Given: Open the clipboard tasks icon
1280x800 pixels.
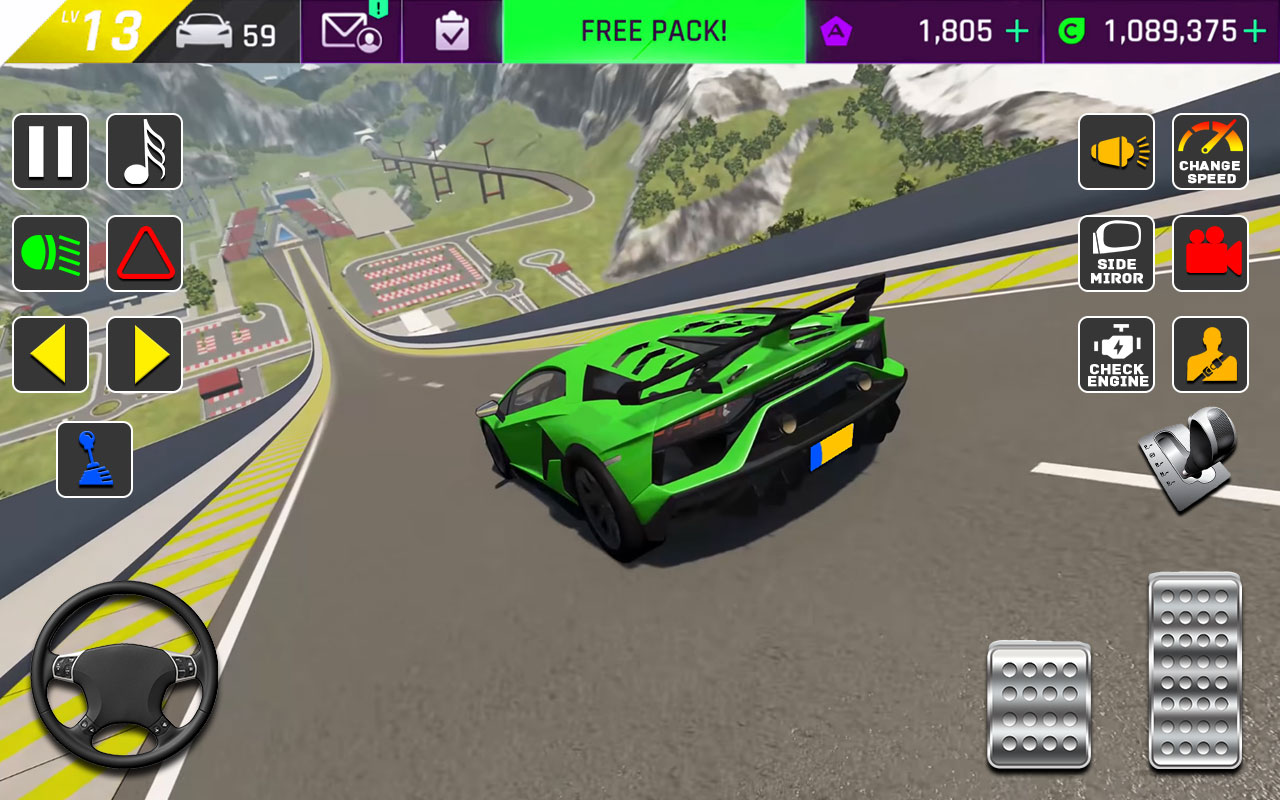Looking at the screenshot, I should pyautogui.click(x=452, y=31).
